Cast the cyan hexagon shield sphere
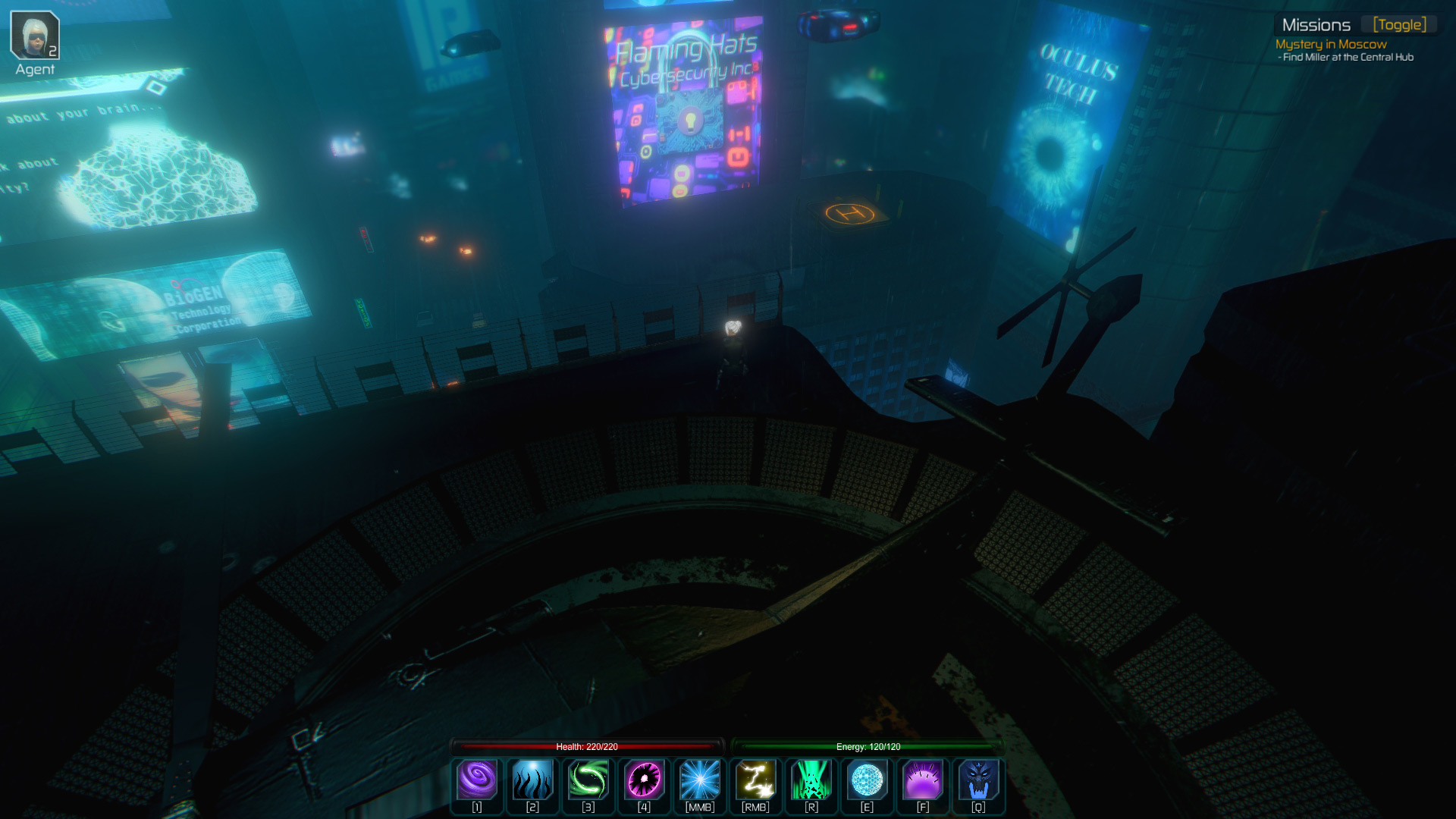Screen dimensions: 1456x819 click(x=867, y=780)
